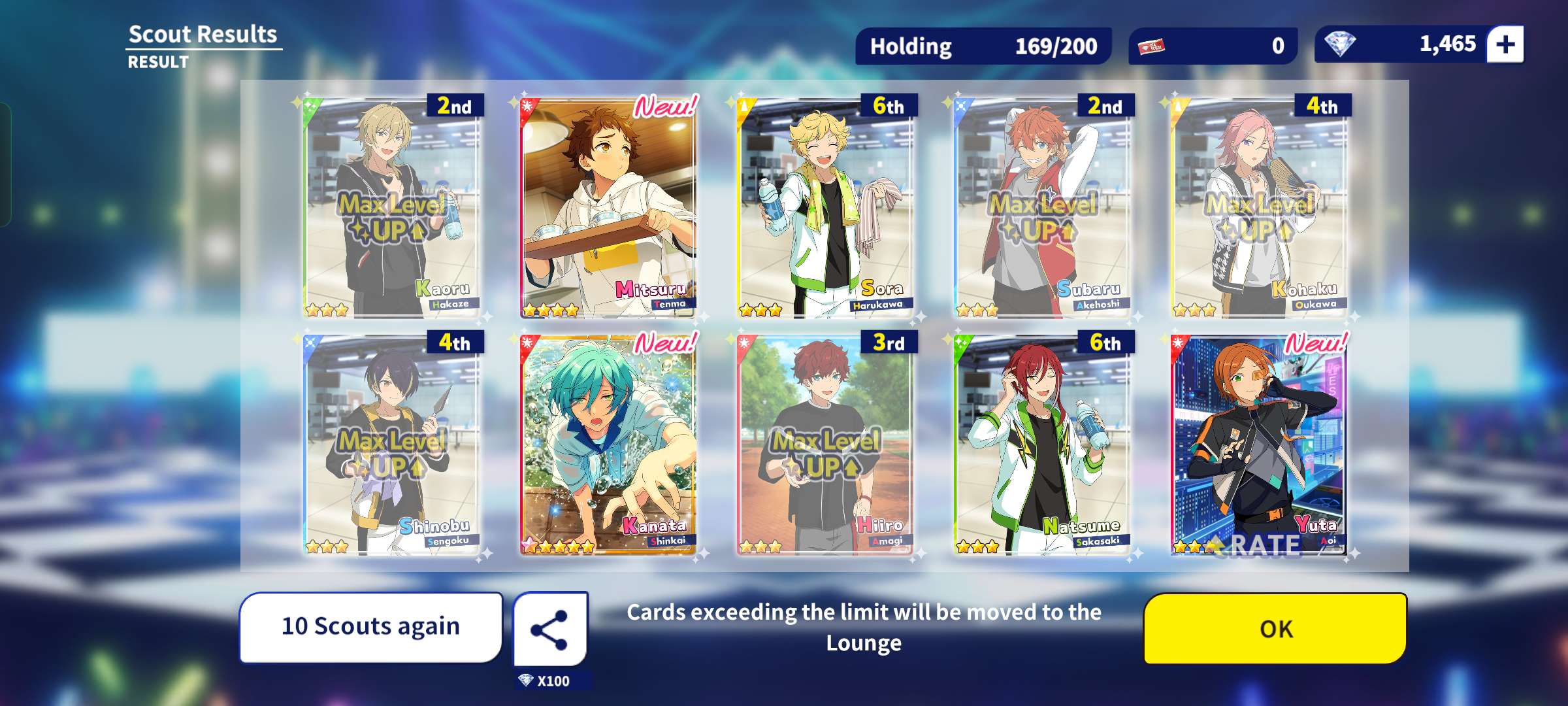Confirm results with the yellow OK button
This screenshot has height=706, width=1568.
1275,628
